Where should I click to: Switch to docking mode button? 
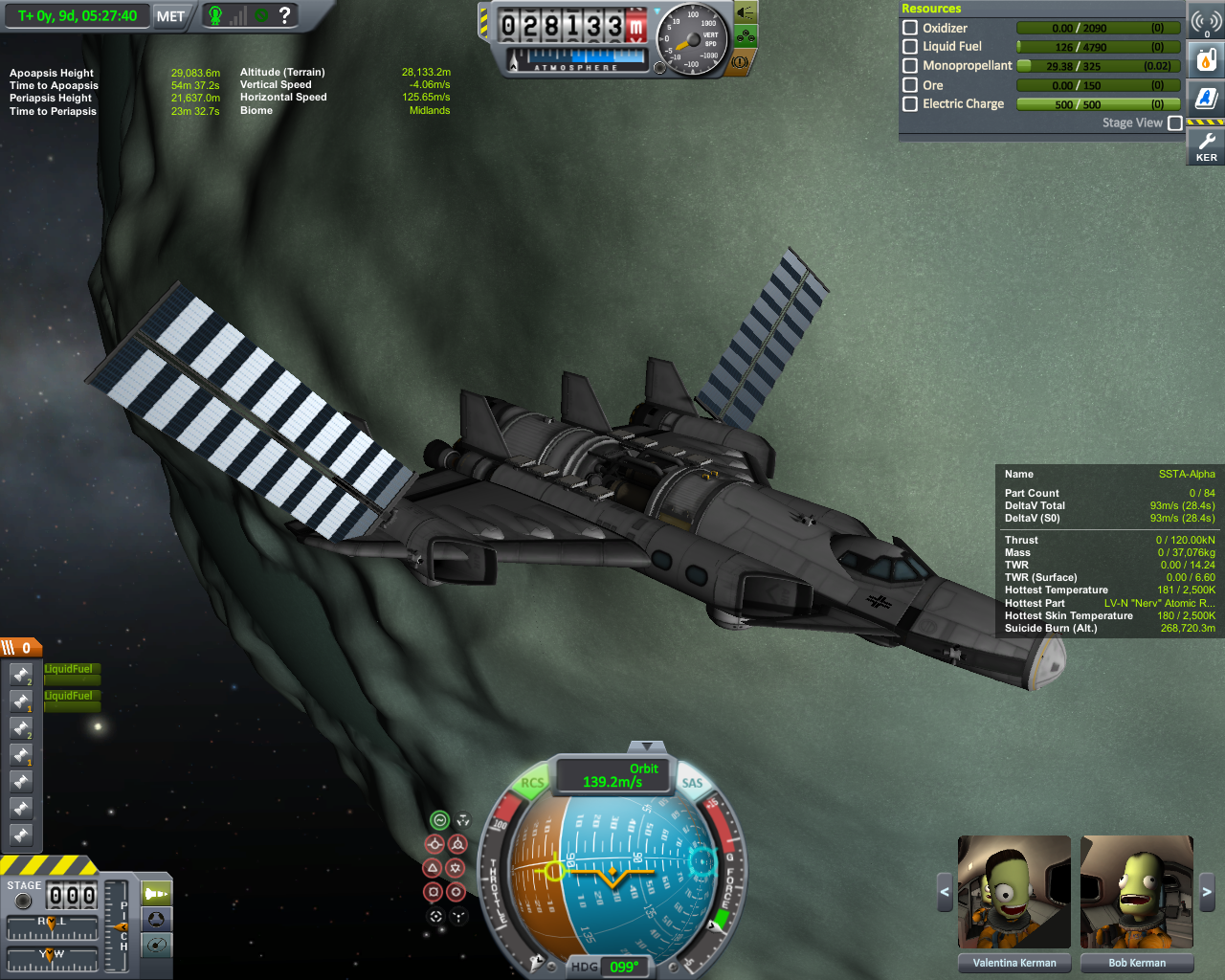(156, 920)
